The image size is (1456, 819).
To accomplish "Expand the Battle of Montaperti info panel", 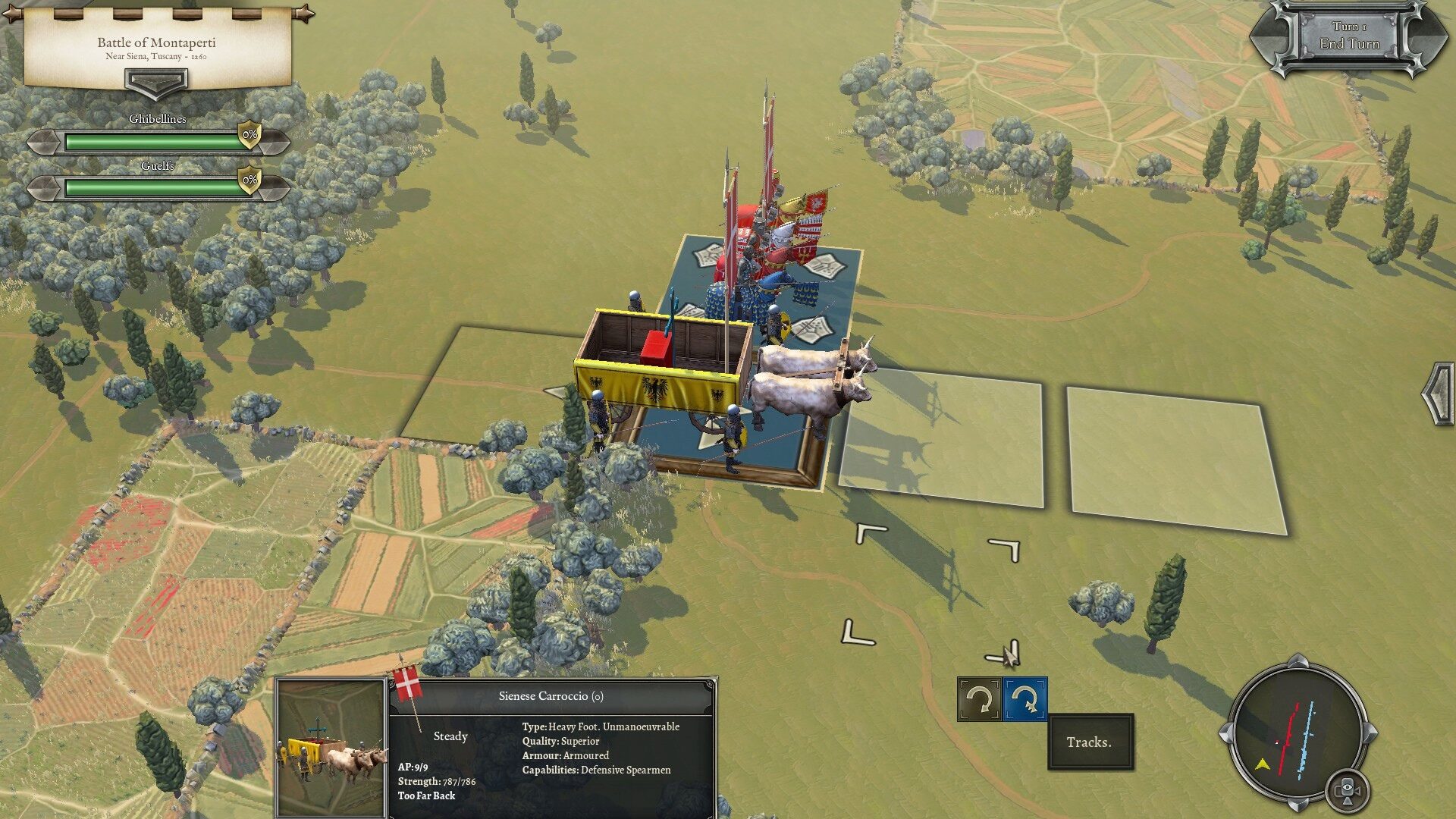I will [156, 80].
